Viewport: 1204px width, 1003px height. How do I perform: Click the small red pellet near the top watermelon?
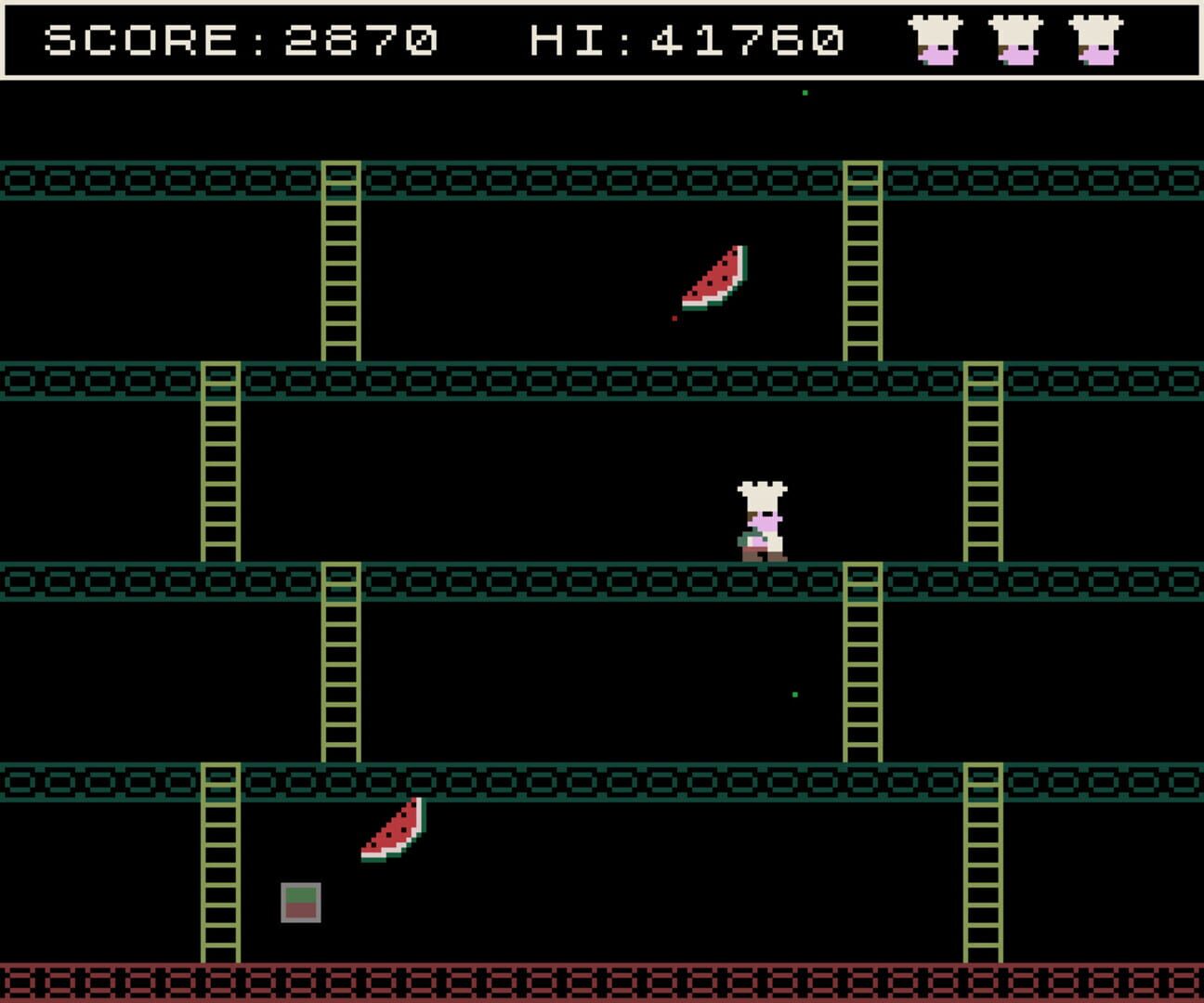(x=673, y=316)
